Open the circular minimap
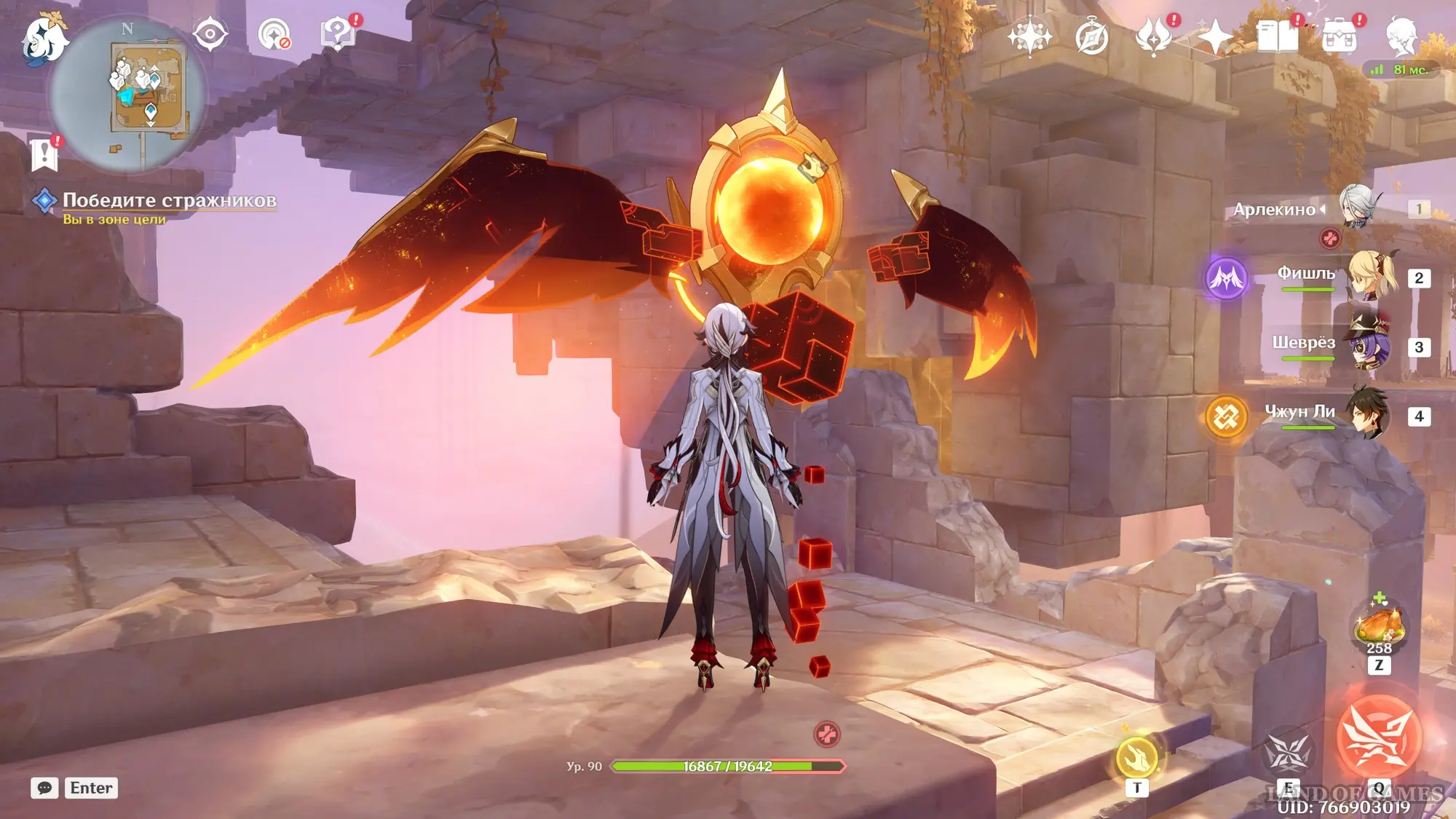 tap(128, 95)
